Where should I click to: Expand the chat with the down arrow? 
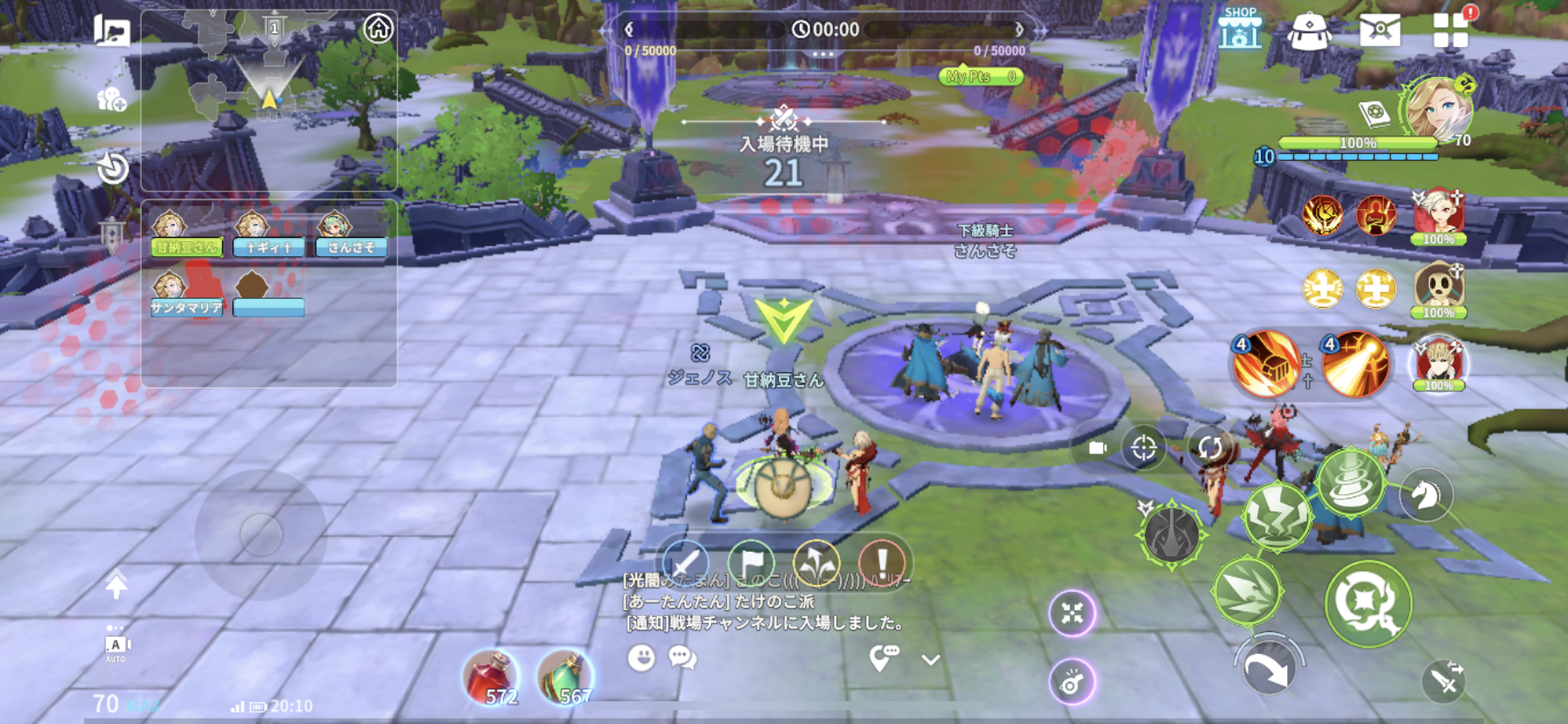tap(931, 660)
